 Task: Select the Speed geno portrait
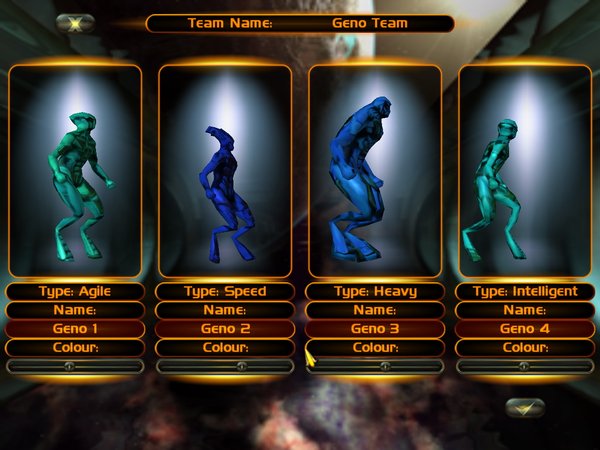point(225,170)
